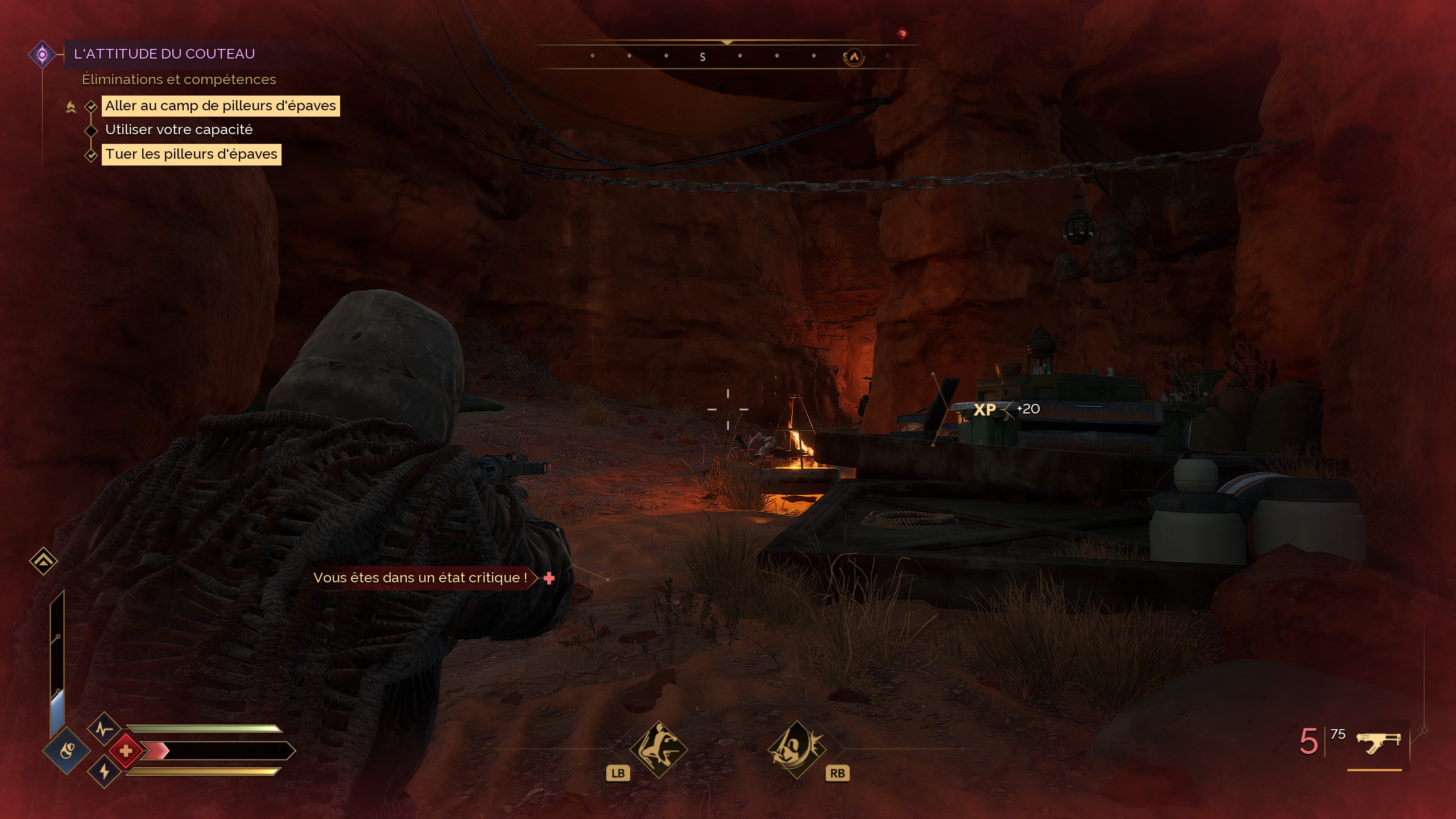Image resolution: width=1456 pixels, height=819 pixels.
Task: Click the orange objective marker on the compass
Action: tap(854, 57)
